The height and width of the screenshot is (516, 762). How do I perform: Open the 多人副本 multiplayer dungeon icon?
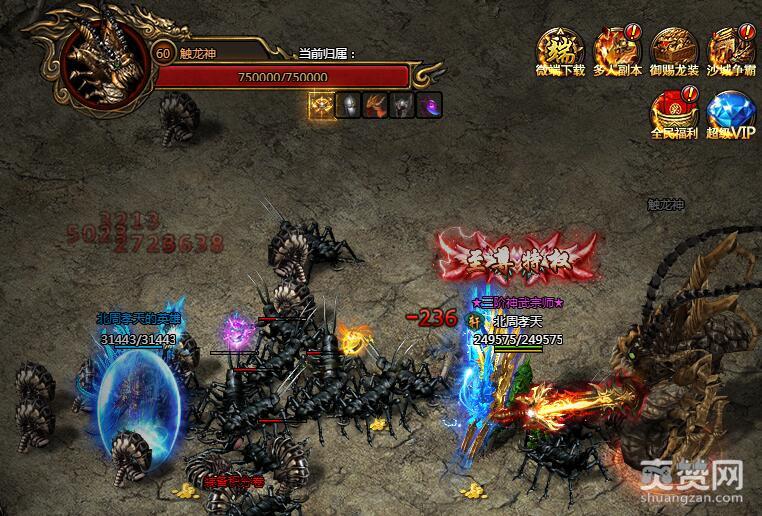click(617, 52)
